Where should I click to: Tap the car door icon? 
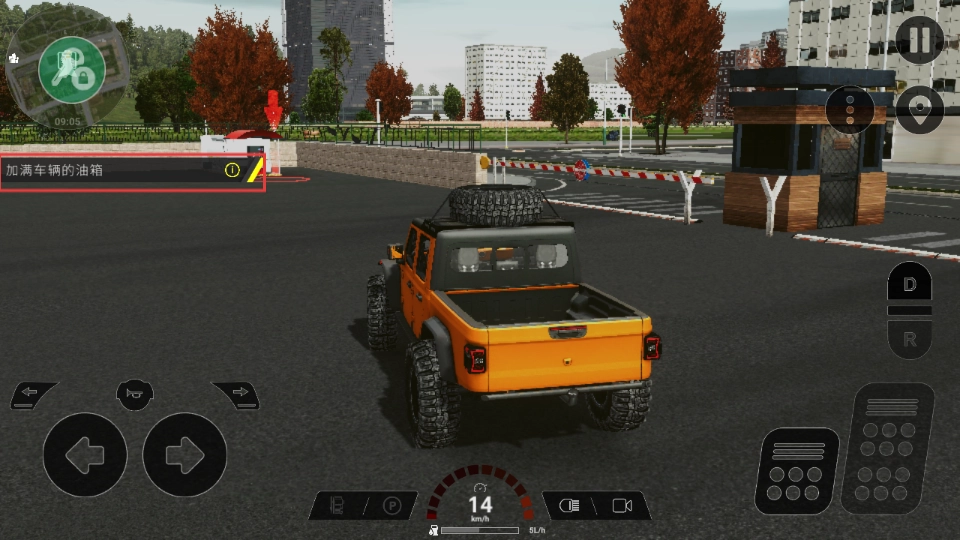[338, 506]
